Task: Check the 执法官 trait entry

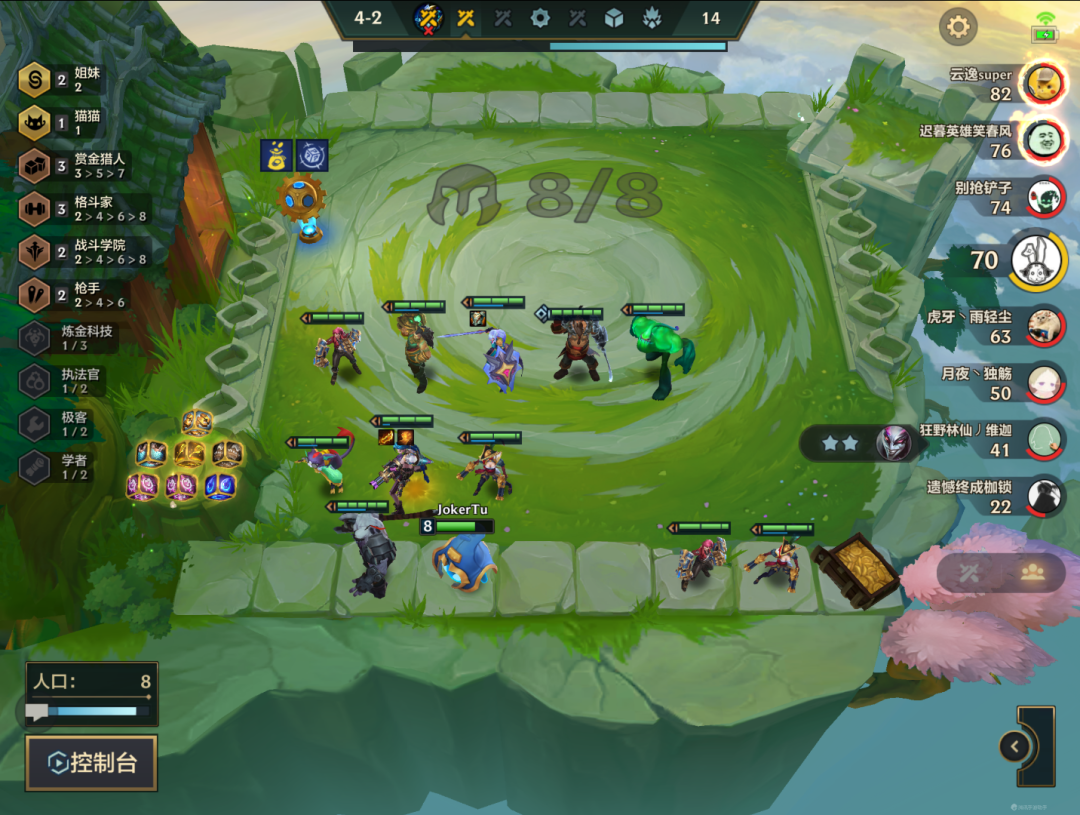Action: [35, 381]
